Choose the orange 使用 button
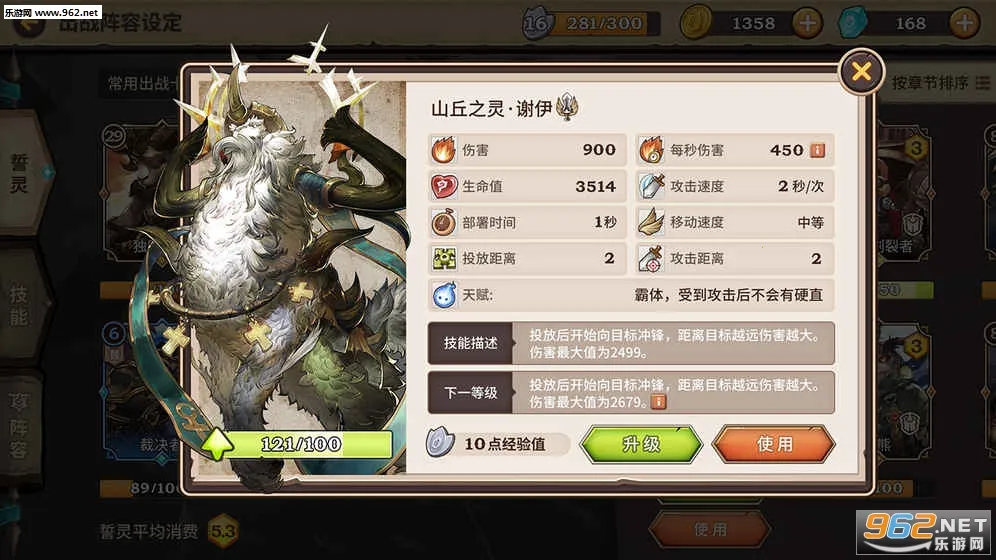 point(773,444)
